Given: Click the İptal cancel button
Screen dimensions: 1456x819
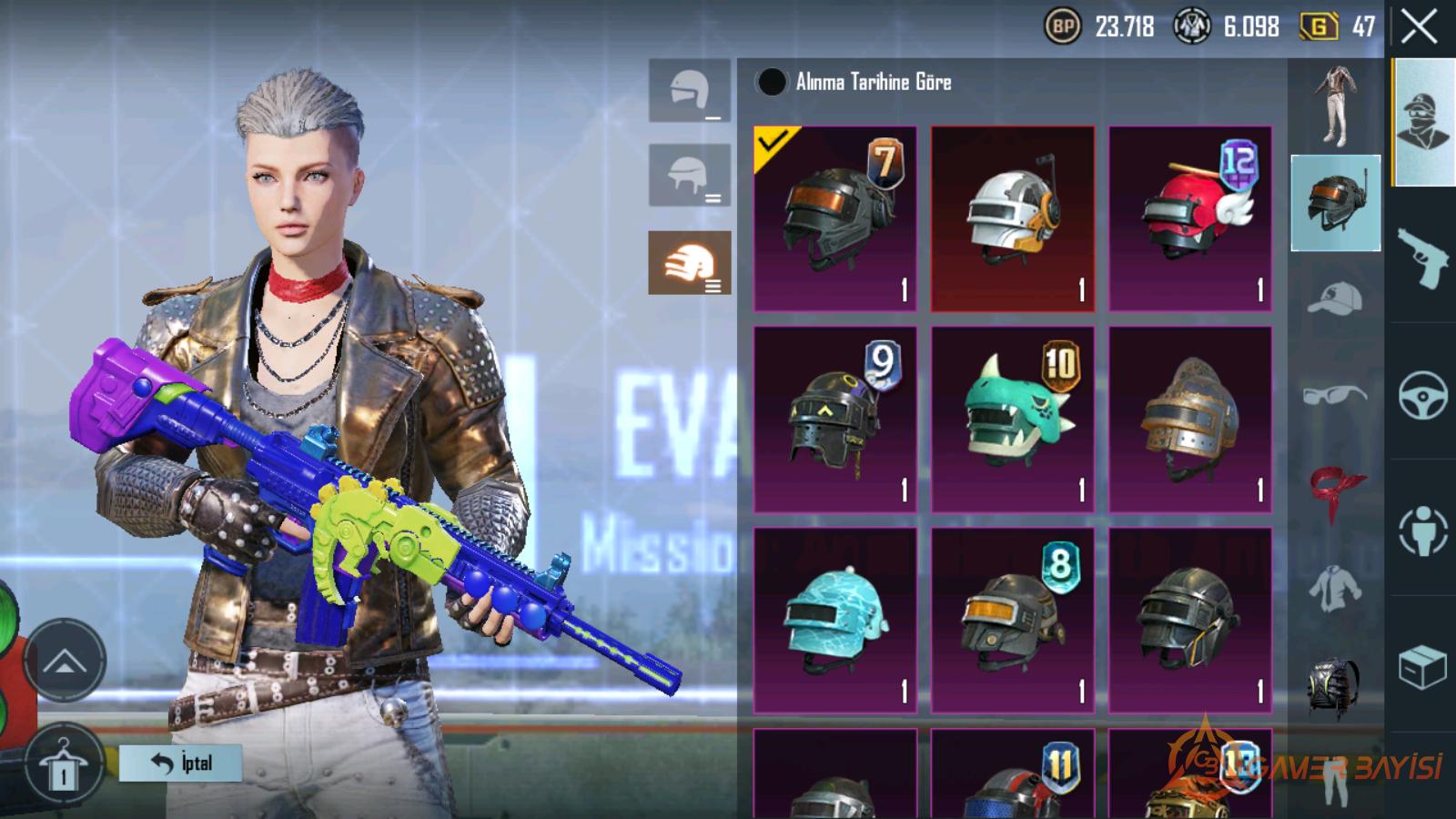Looking at the screenshot, I should (181, 763).
